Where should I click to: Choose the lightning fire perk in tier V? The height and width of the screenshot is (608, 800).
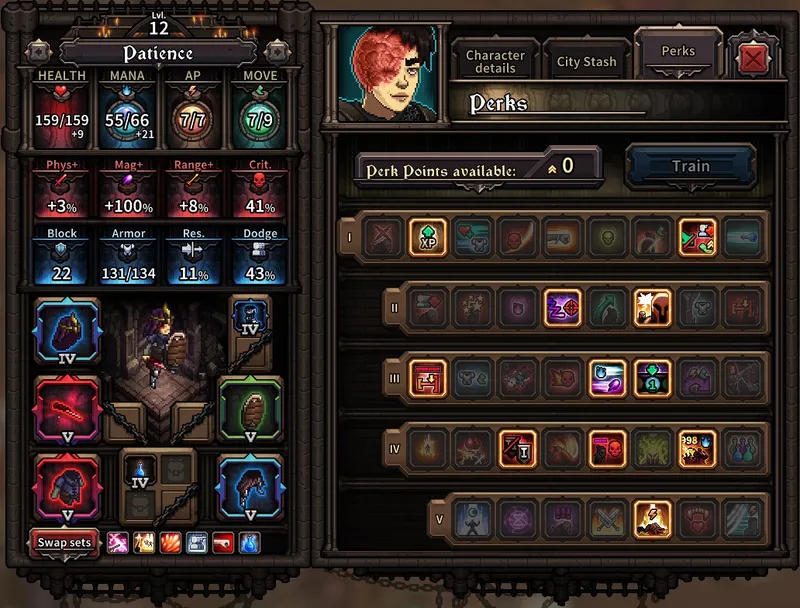[x=651, y=518]
